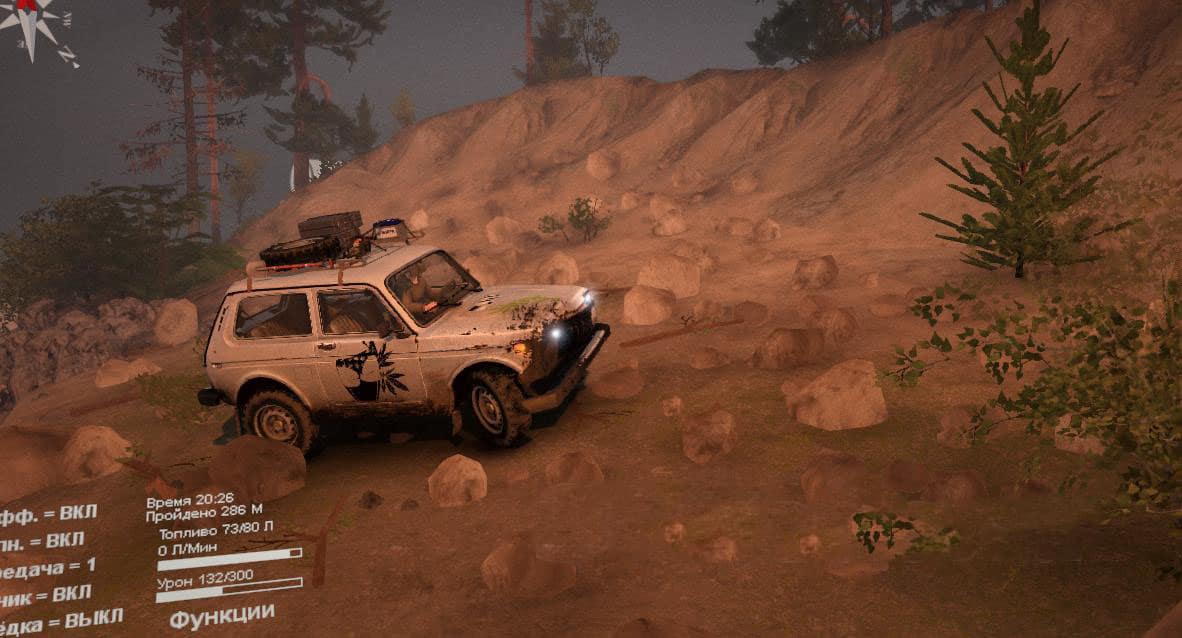Switch the all-wheel drive Полн. setting
The height and width of the screenshot is (638, 1182).
click(42, 541)
